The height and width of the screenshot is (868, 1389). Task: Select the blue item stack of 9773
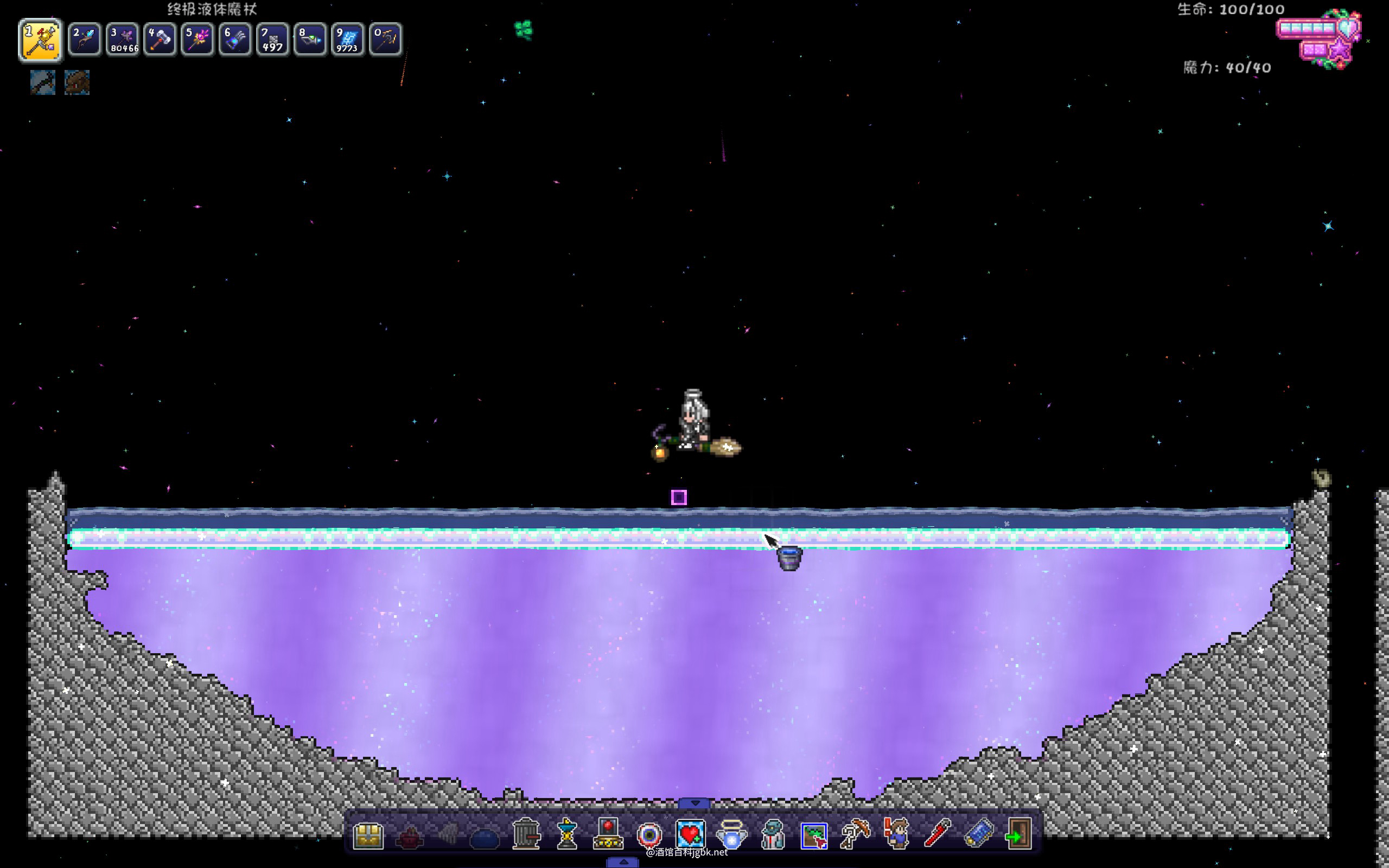click(x=347, y=40)
